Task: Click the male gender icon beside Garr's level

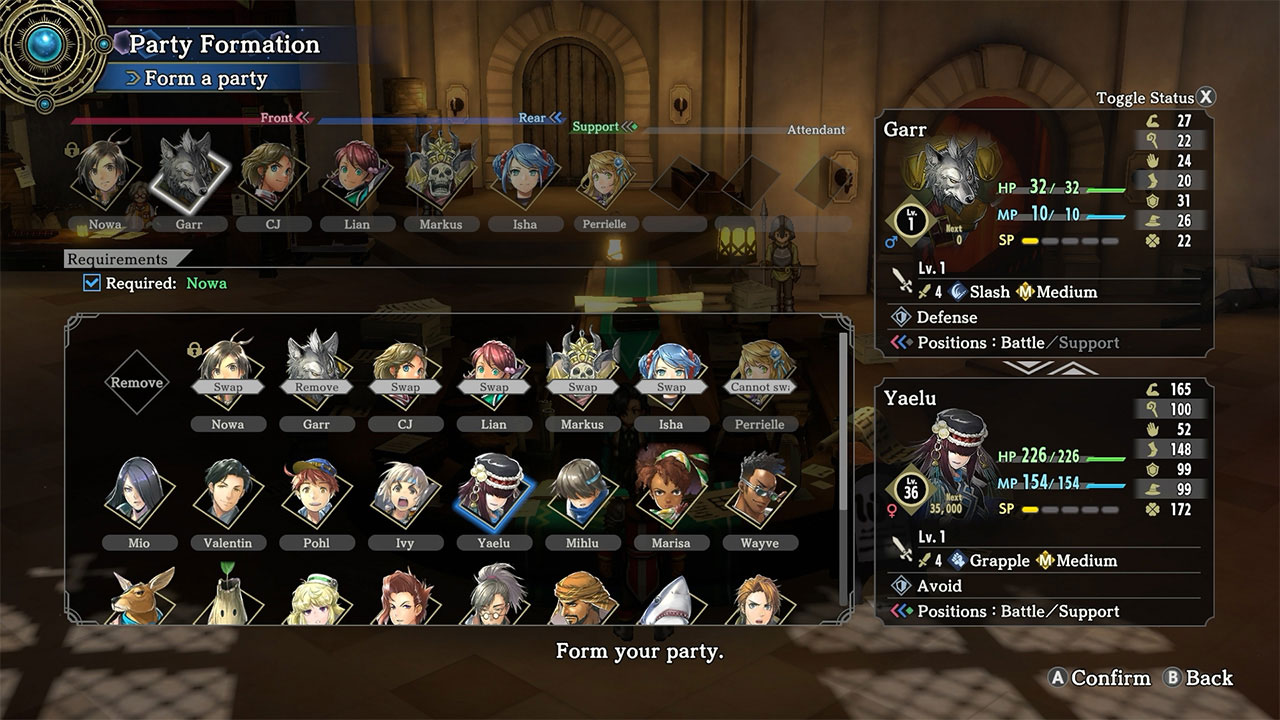Action: click(892, 241)
